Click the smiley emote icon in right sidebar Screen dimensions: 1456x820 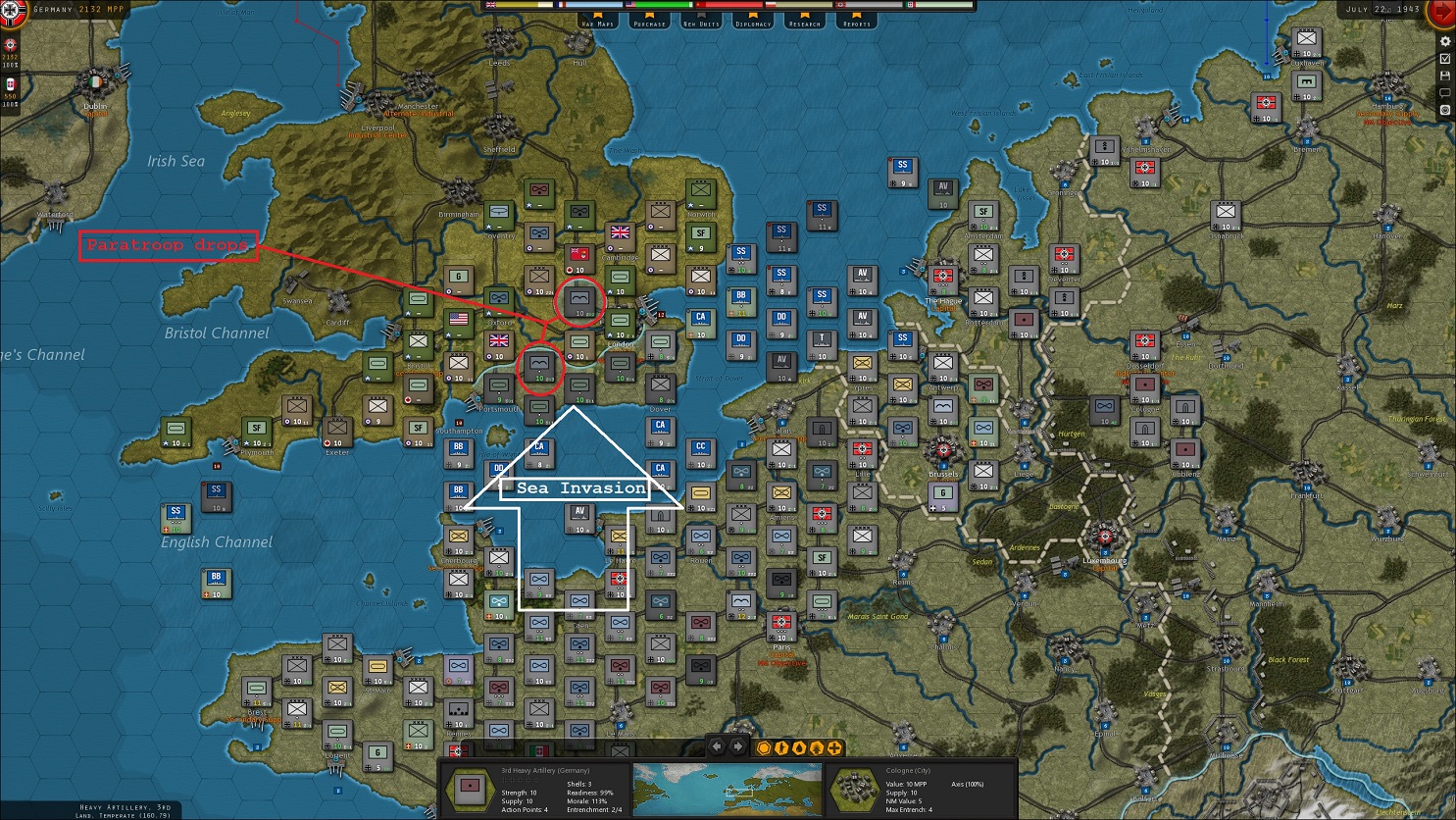pos(1445,109)
